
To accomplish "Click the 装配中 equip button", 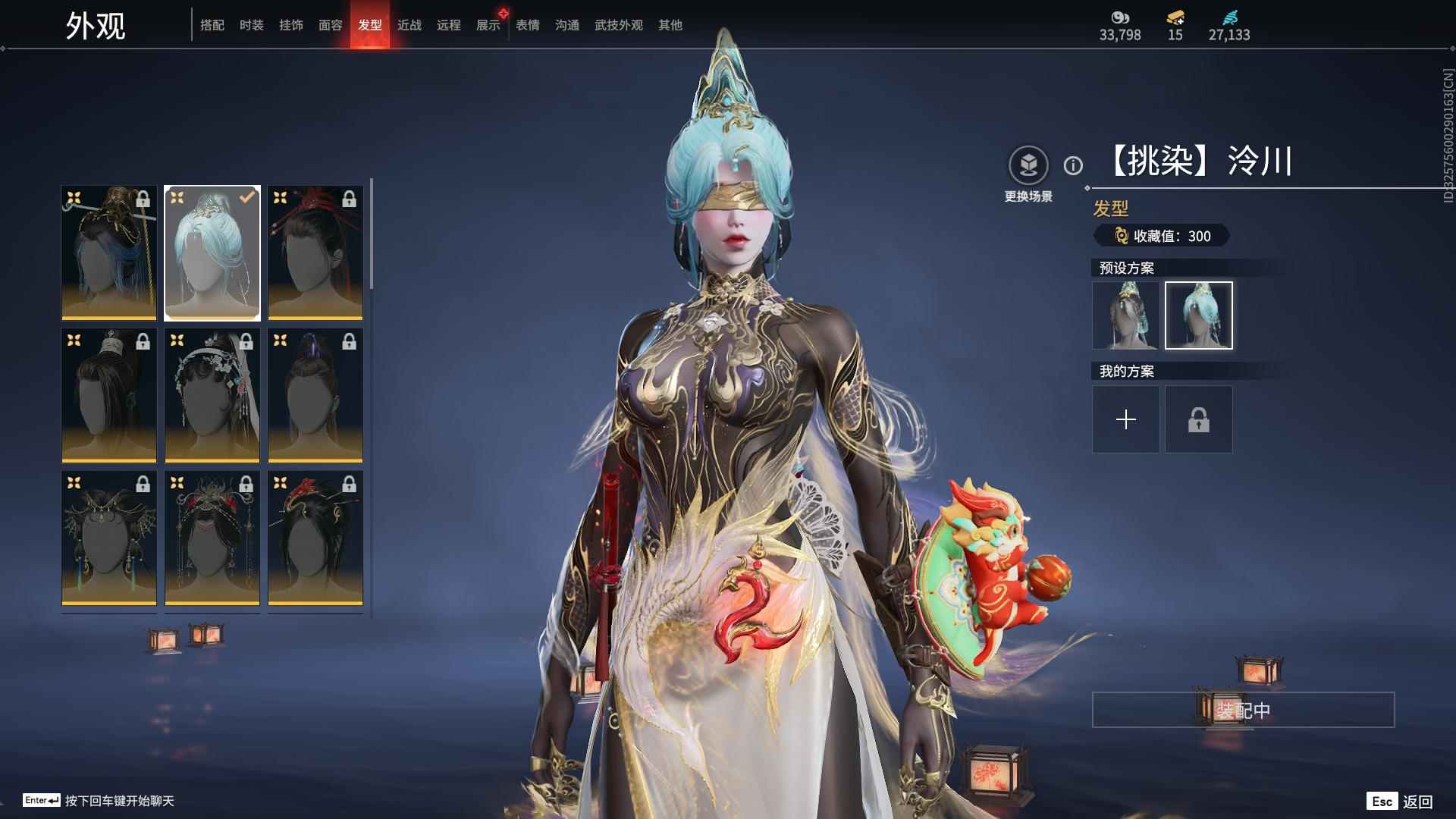I will pos(1243,710).
